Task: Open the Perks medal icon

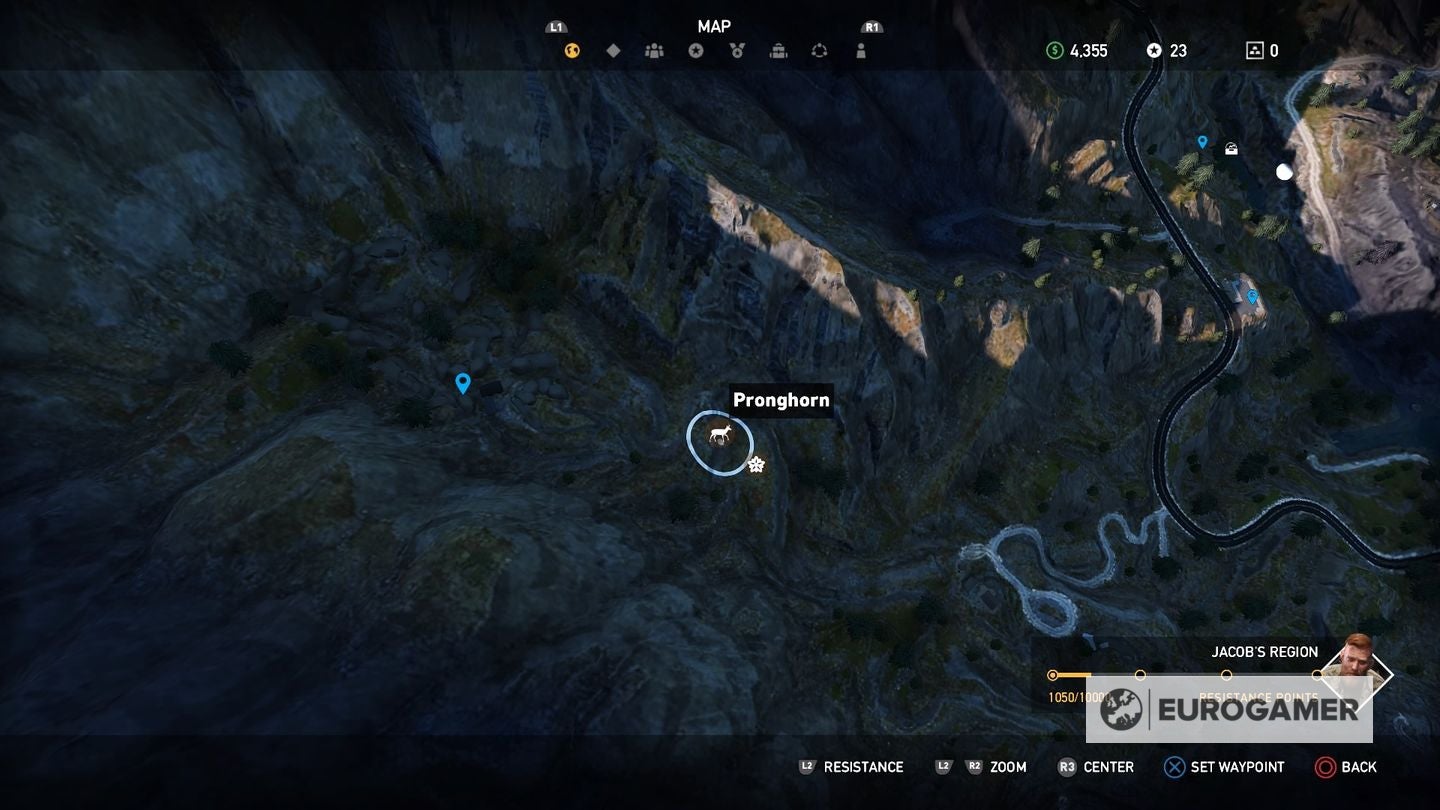Action: coord(737,50)
